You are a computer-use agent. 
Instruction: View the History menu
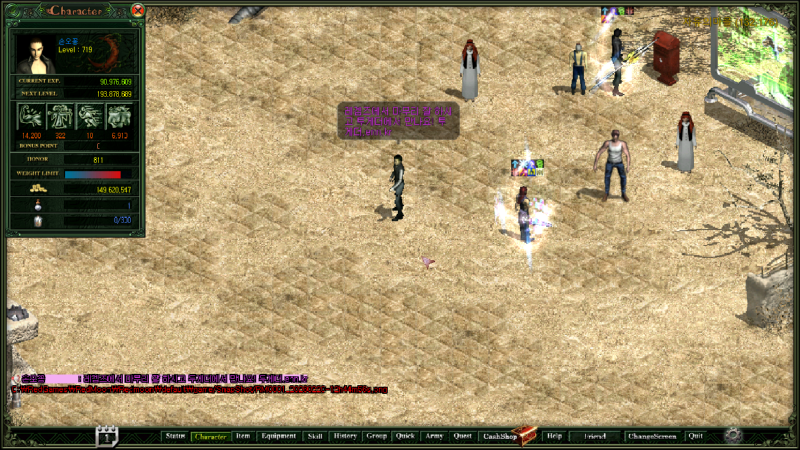click(345, 437)
